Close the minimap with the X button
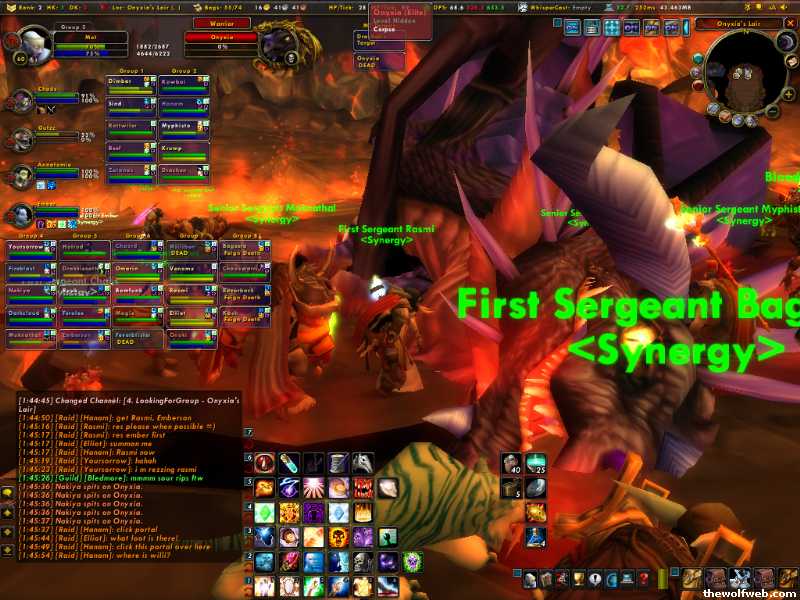800x600 pixels. coord(792,24)
